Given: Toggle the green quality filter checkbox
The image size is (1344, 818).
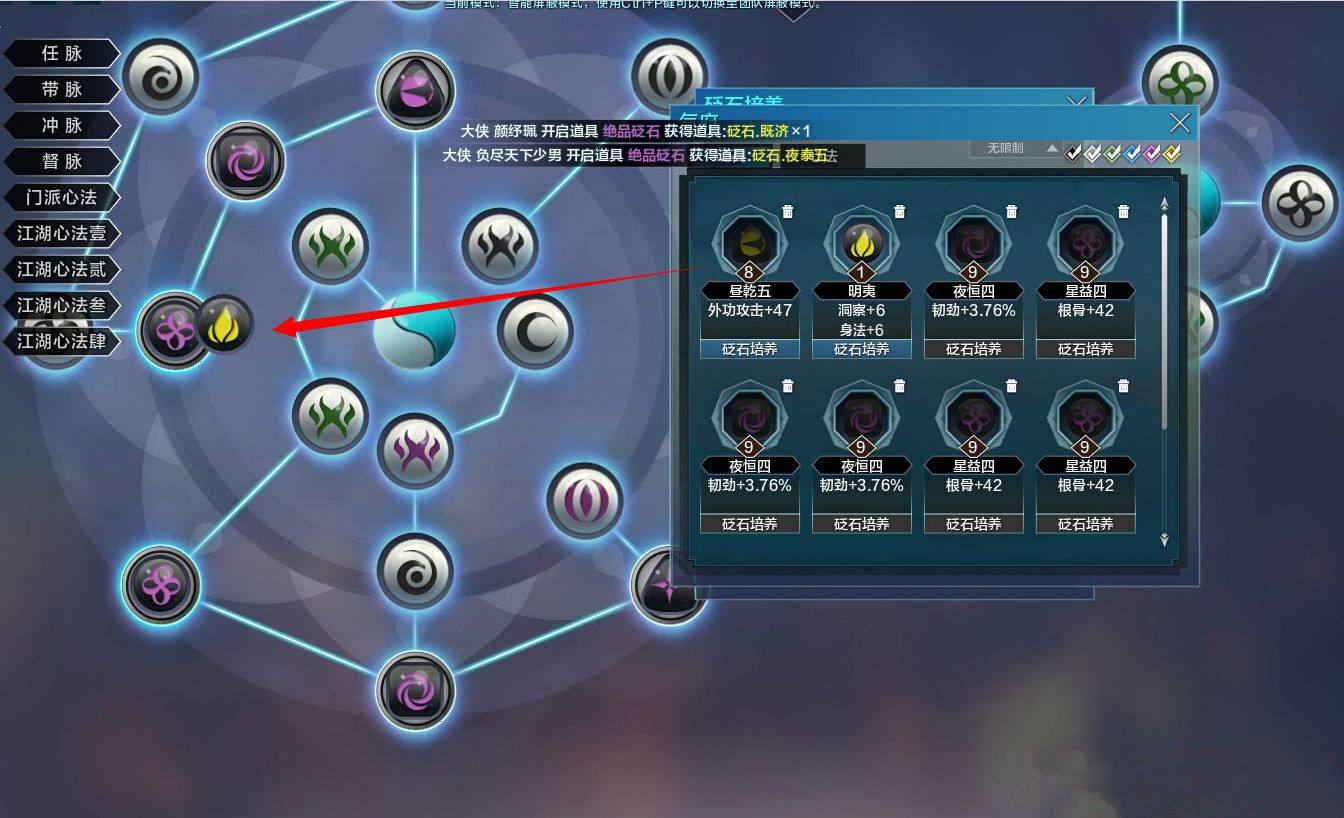Looking at the screenshot, I should 1113,153.
